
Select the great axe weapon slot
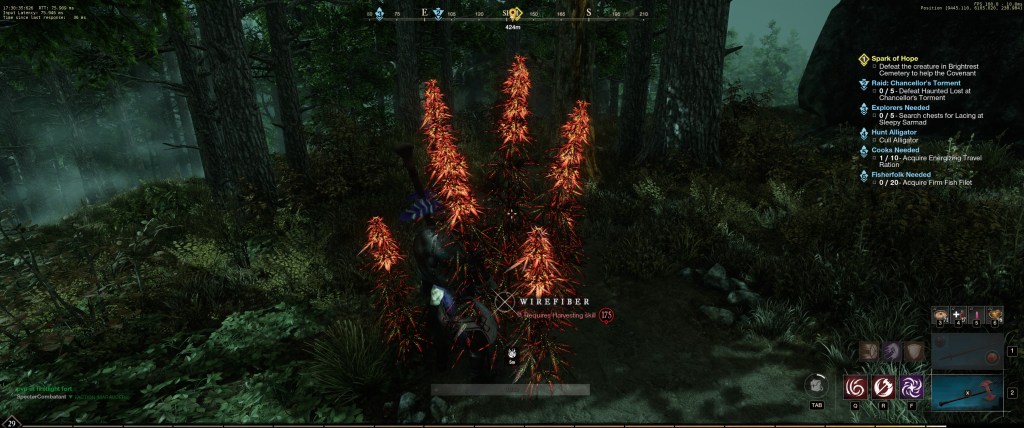click(966, 391)
